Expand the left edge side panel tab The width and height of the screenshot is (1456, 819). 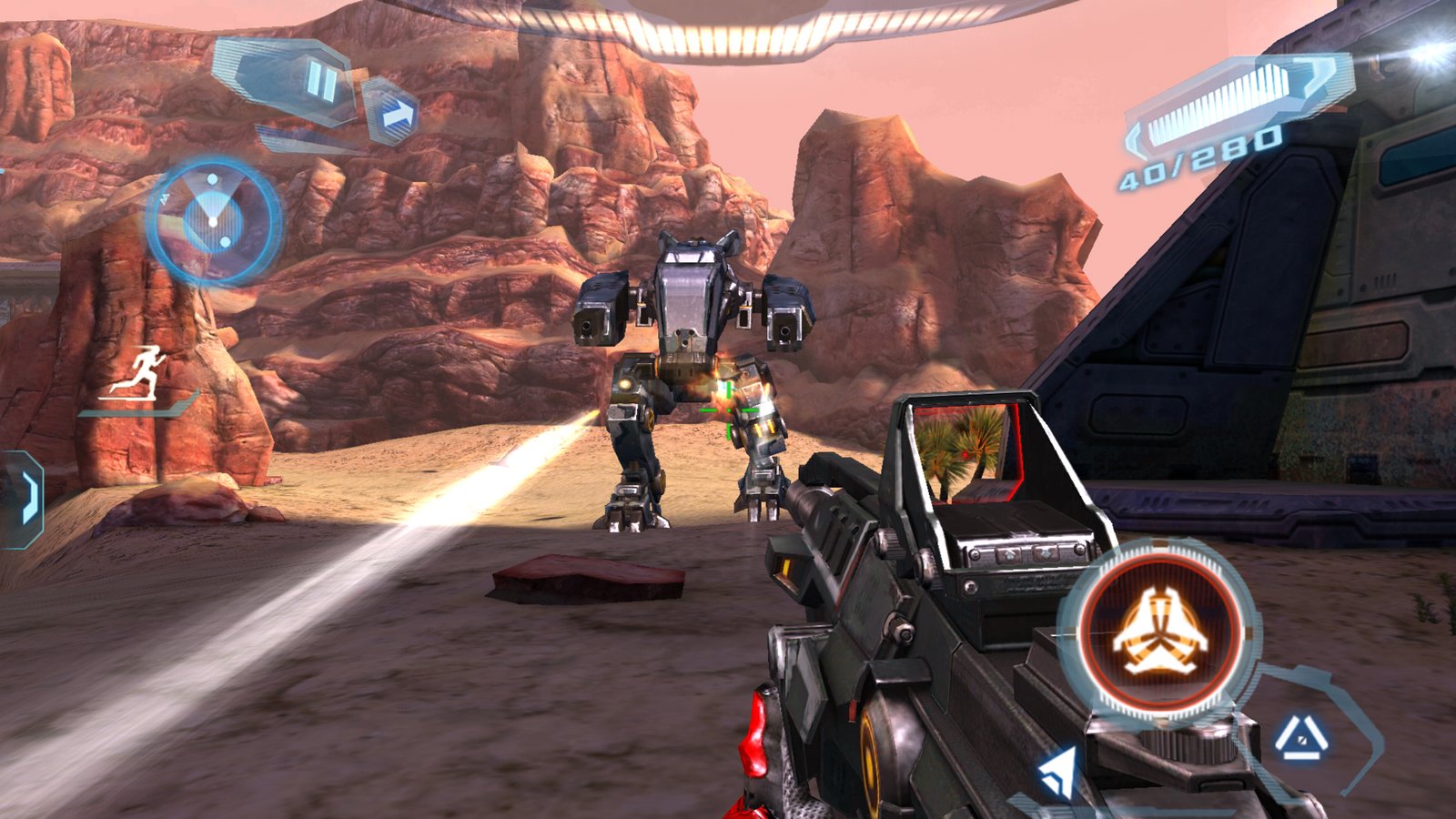24,499
